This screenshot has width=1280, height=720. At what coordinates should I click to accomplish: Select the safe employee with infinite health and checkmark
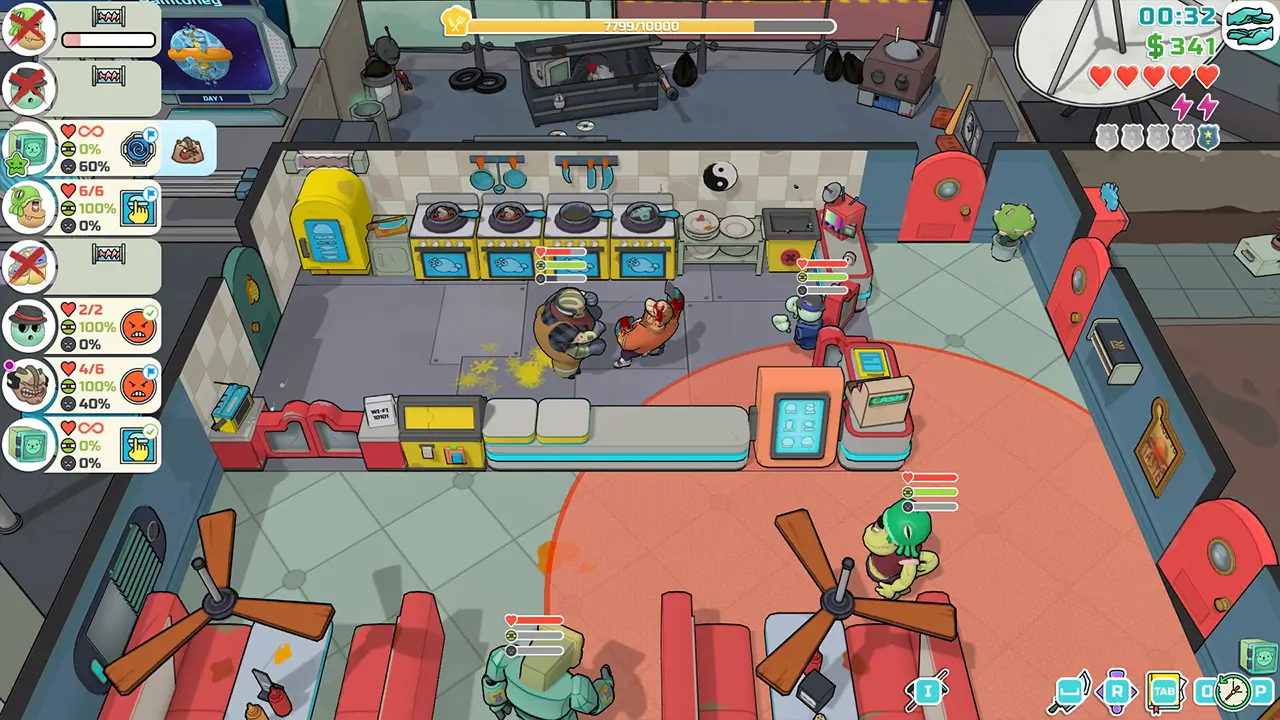[29, 443]
